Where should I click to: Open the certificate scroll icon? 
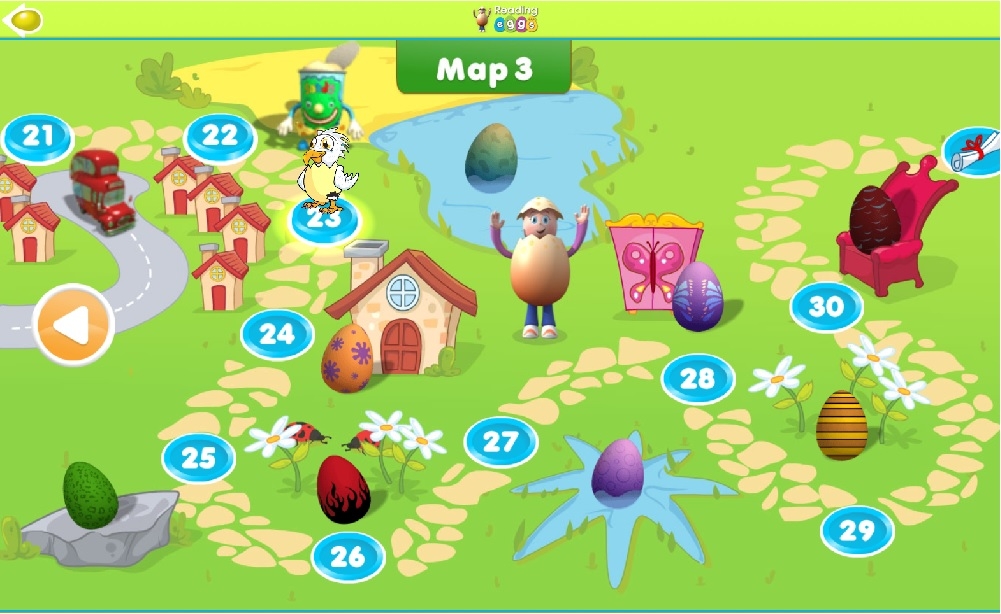(973, 150)
